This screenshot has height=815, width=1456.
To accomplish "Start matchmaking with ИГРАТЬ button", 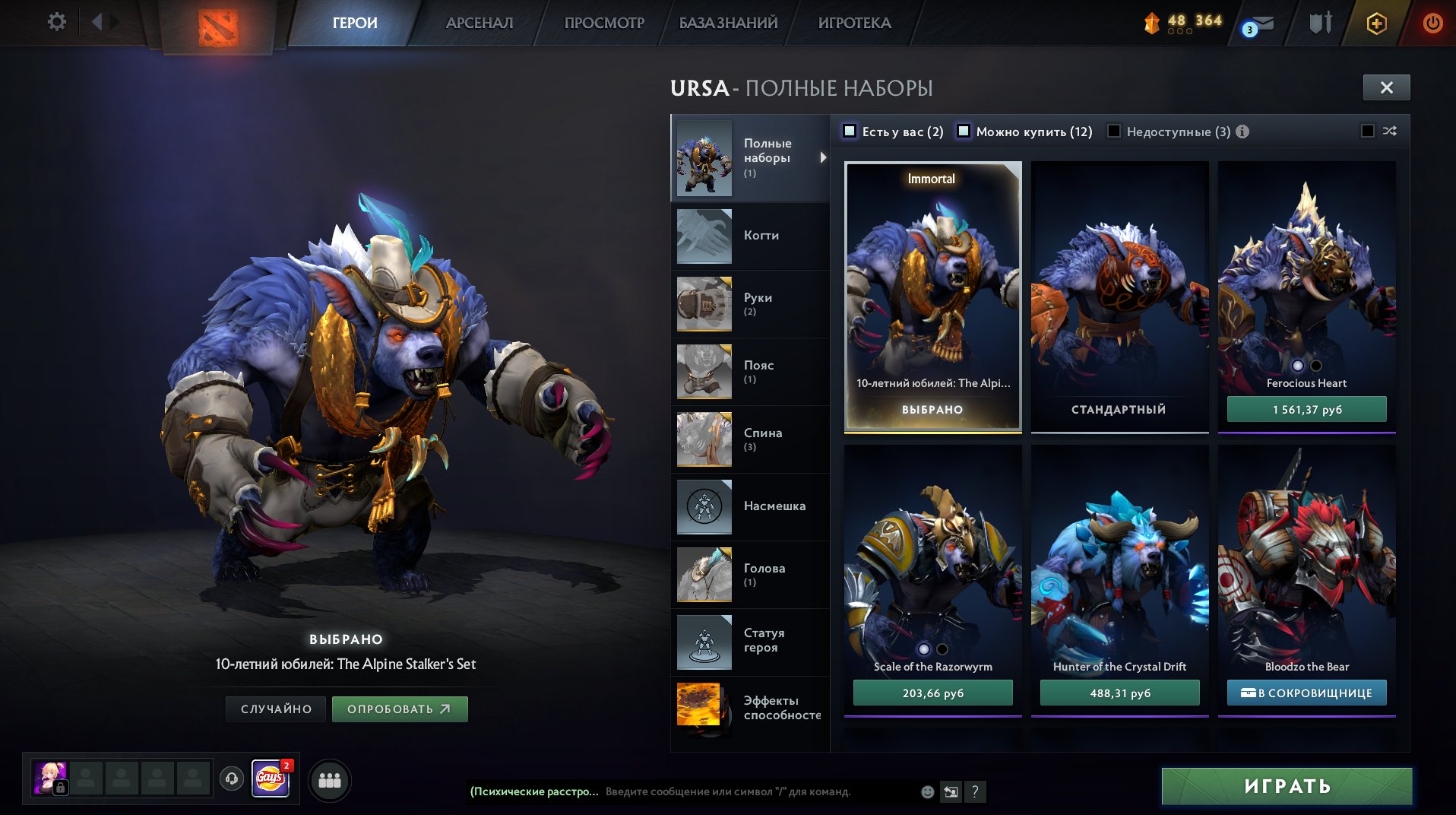I will [x=1287, y=786].
